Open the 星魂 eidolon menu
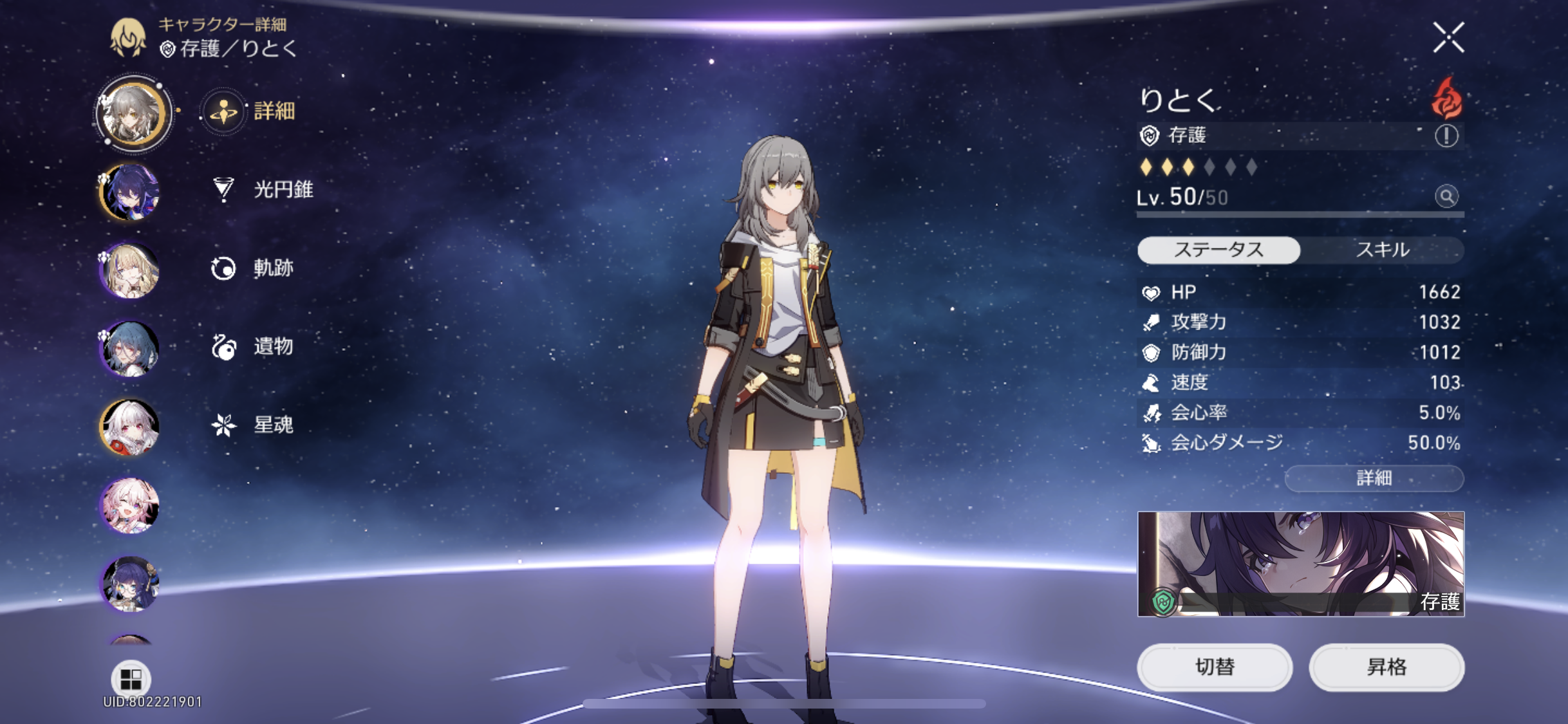 tap(254, 425)
